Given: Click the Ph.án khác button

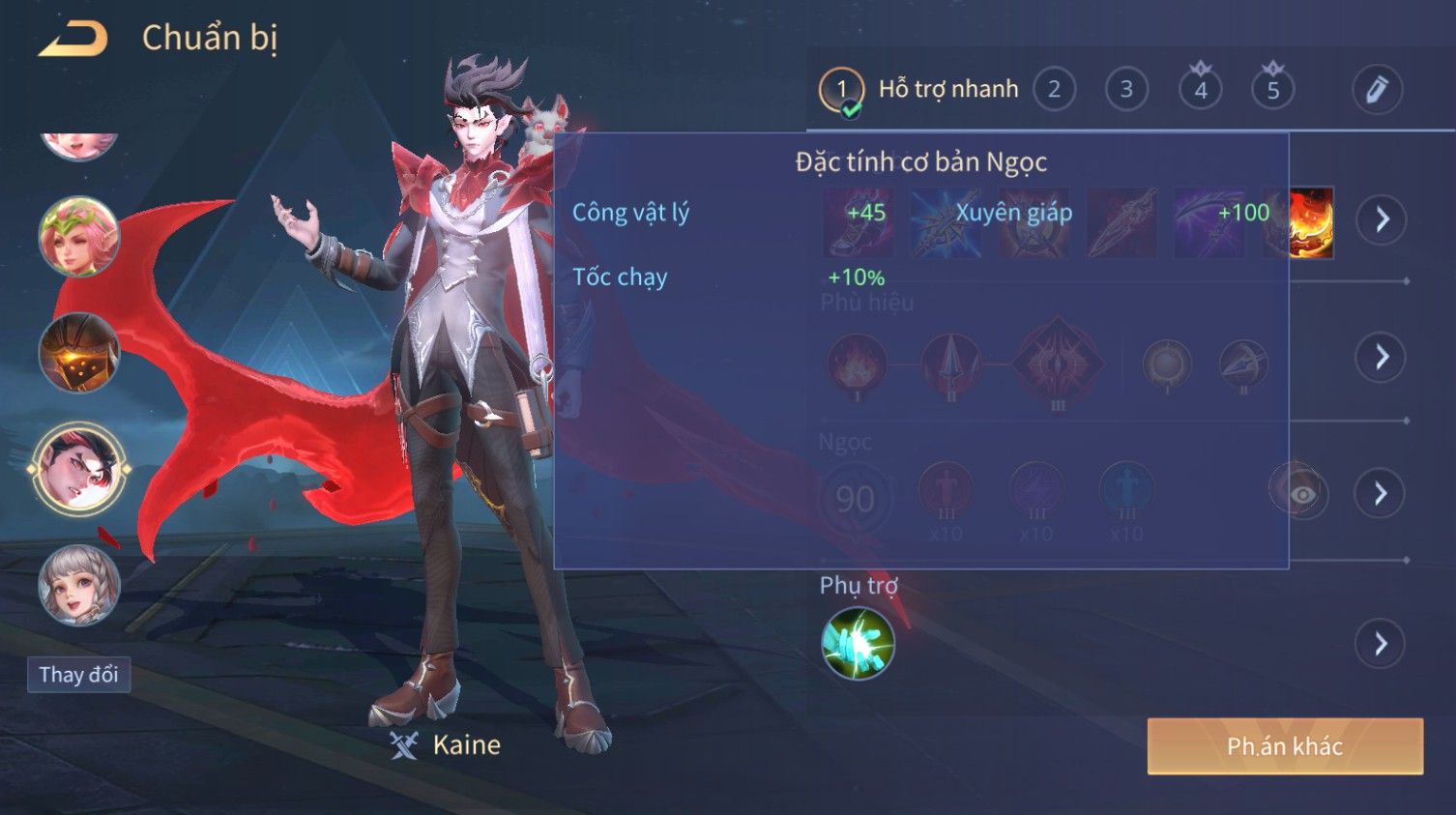Looking at the screenshot, I should (1285, 746).
